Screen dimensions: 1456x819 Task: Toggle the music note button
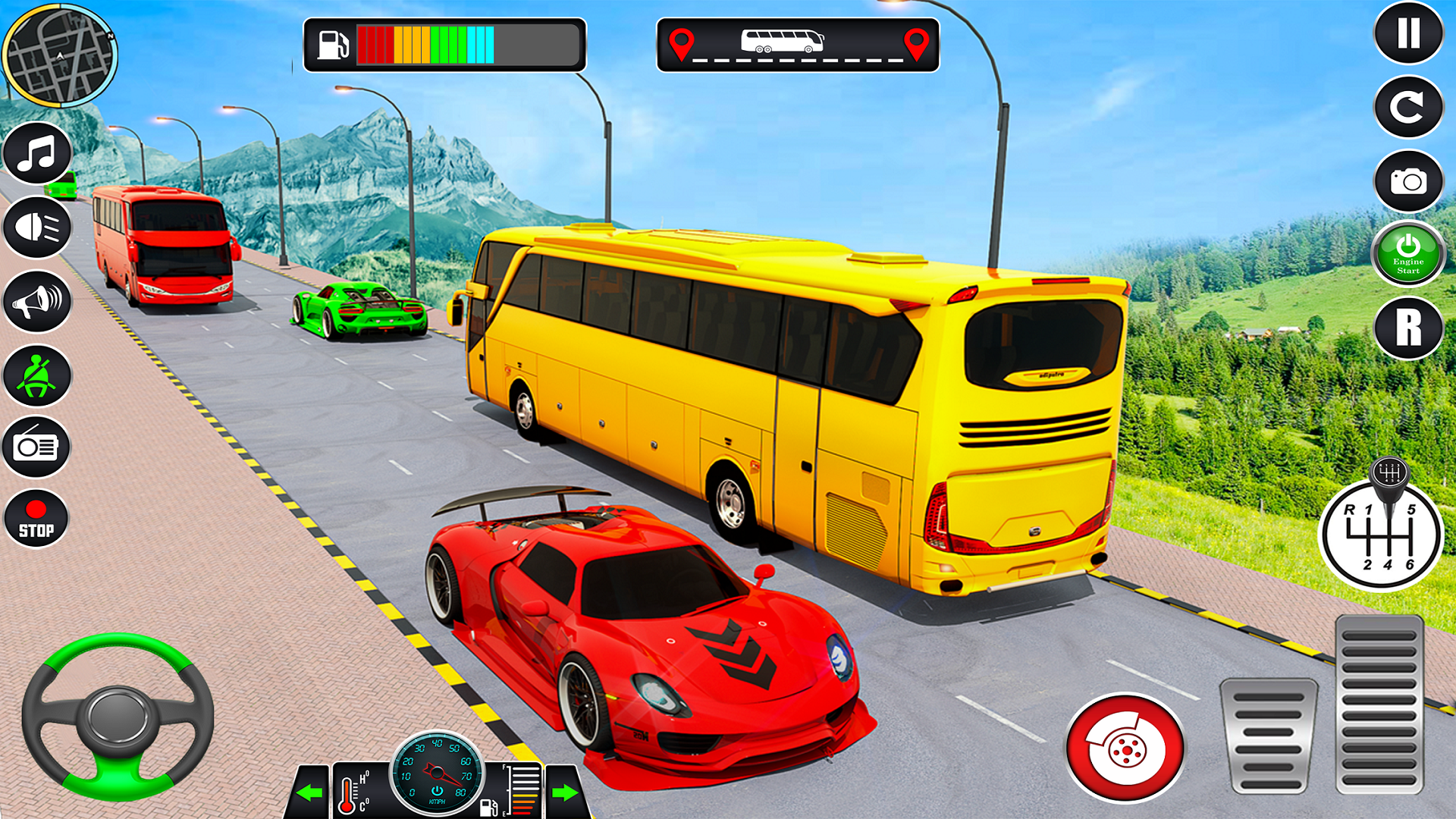coord(37,153)
